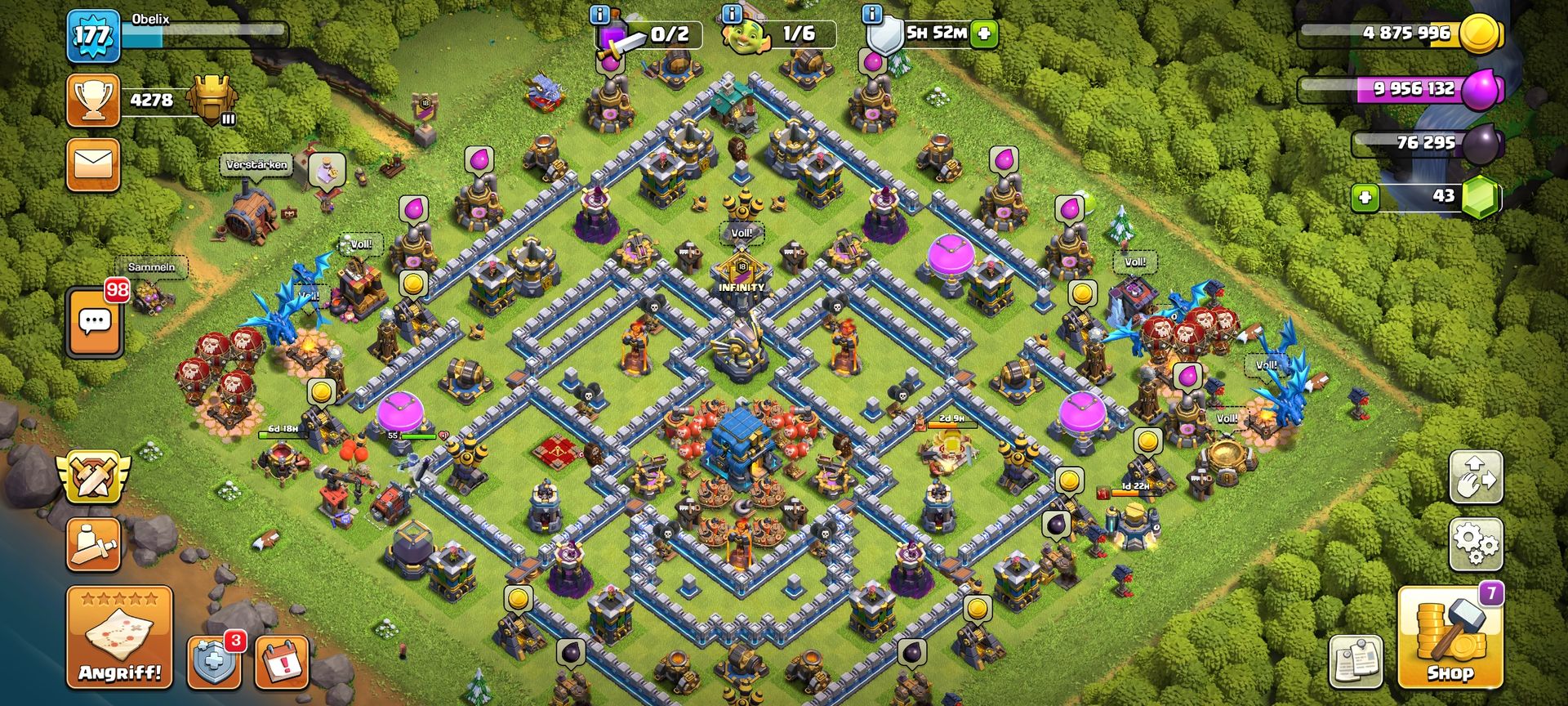Open the Shop

point(1450,638)
